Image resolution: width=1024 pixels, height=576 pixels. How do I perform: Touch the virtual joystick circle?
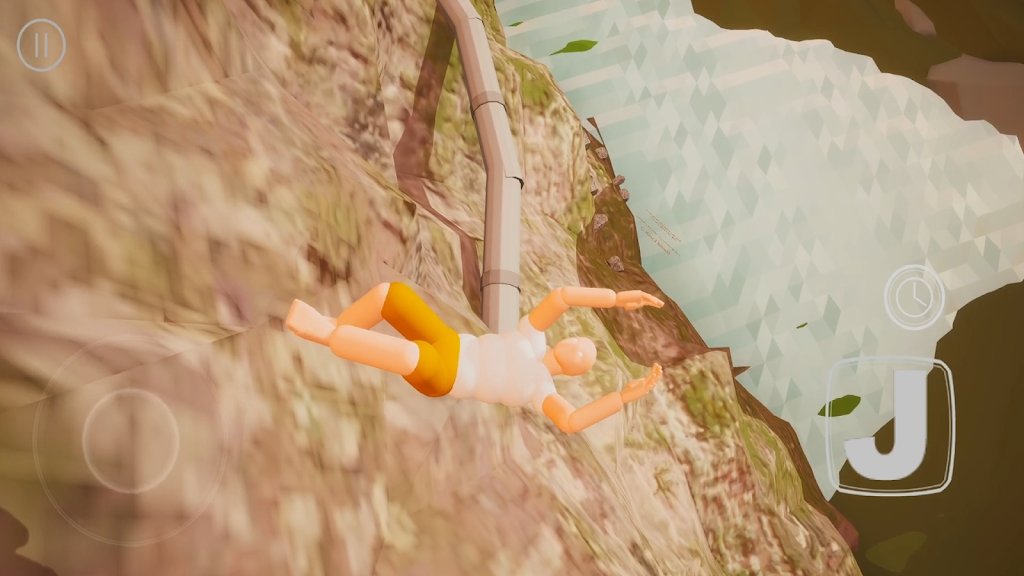[x=130, y=439]
